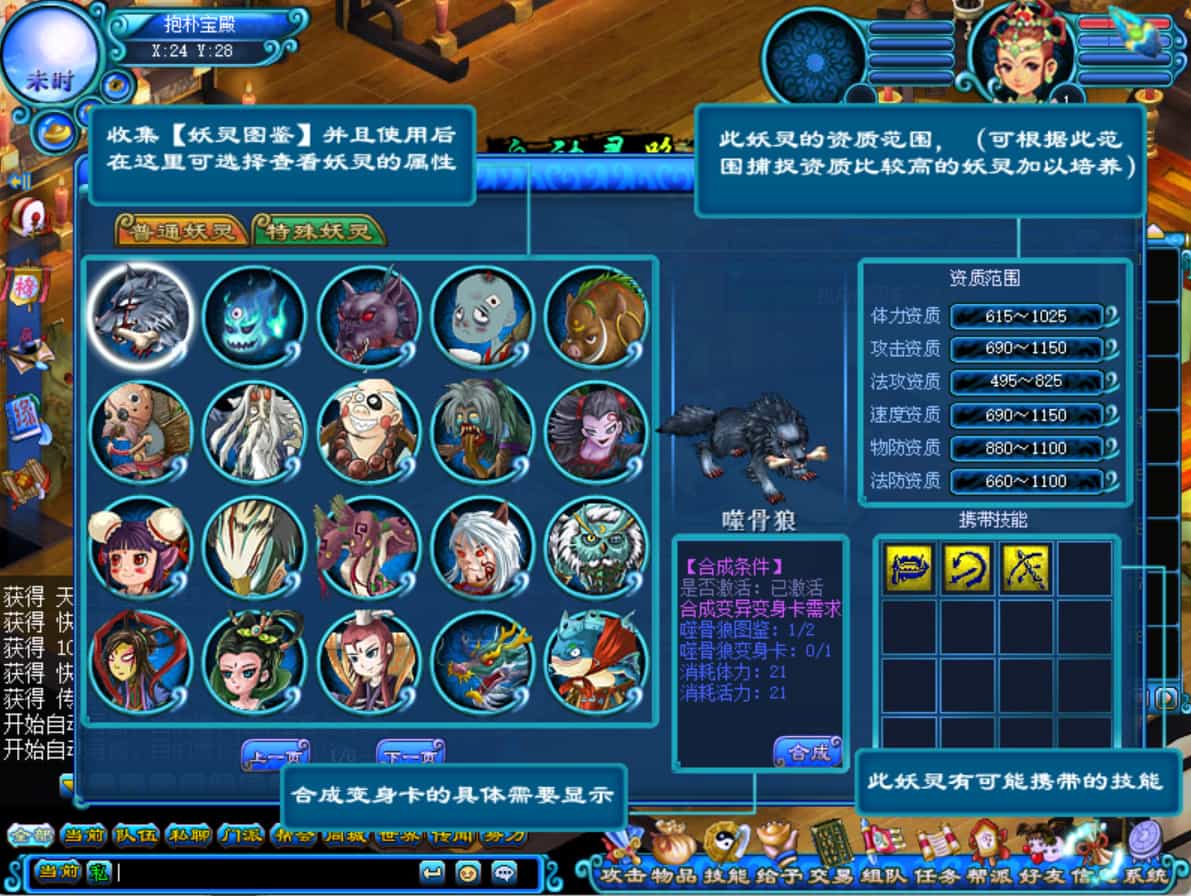
Task: Select the bald monk with eyepatch
Action: [x=368, y=431]
